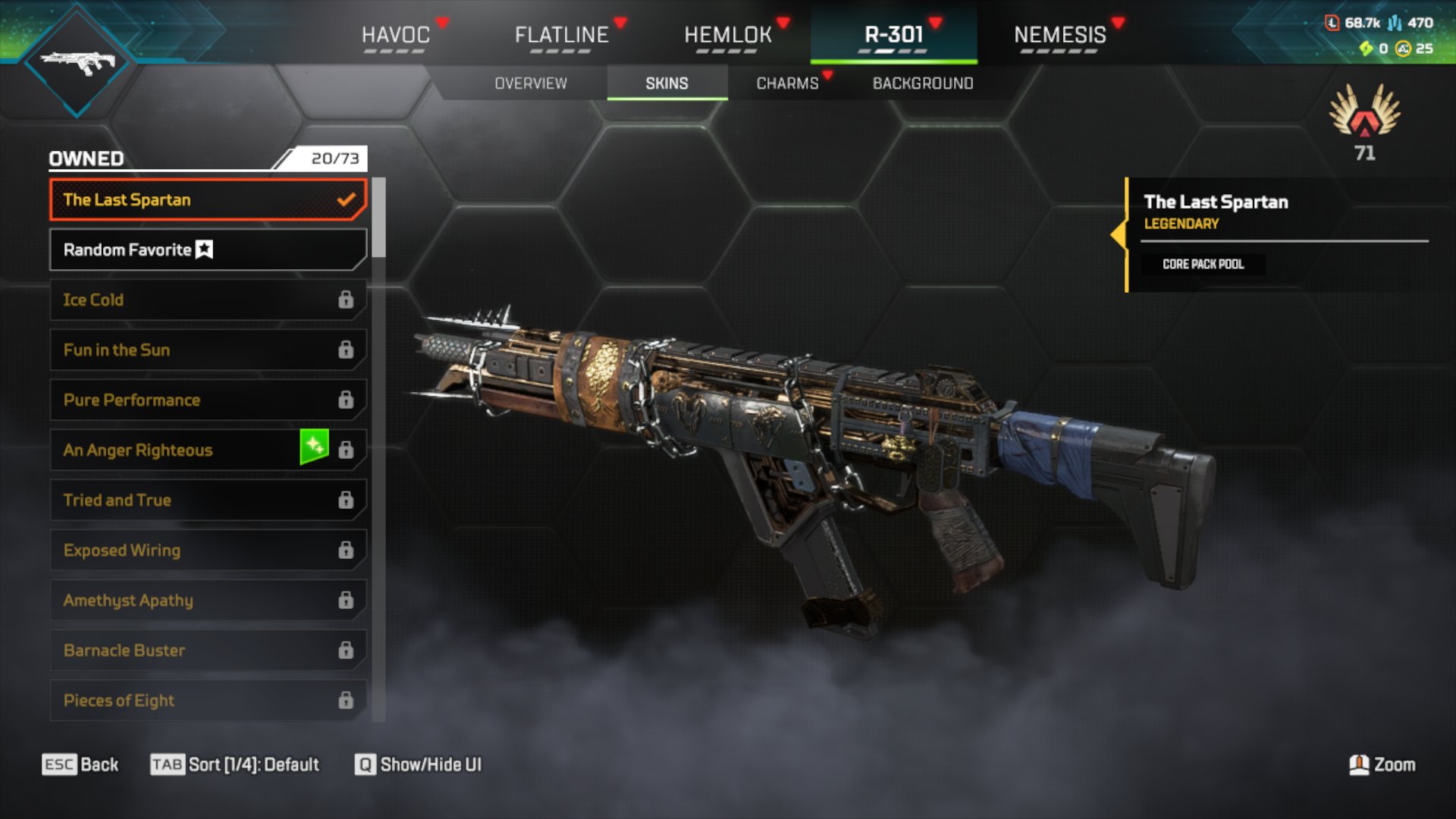
Task: Switch to the HAVOC weapon tab
Action: 395,35
